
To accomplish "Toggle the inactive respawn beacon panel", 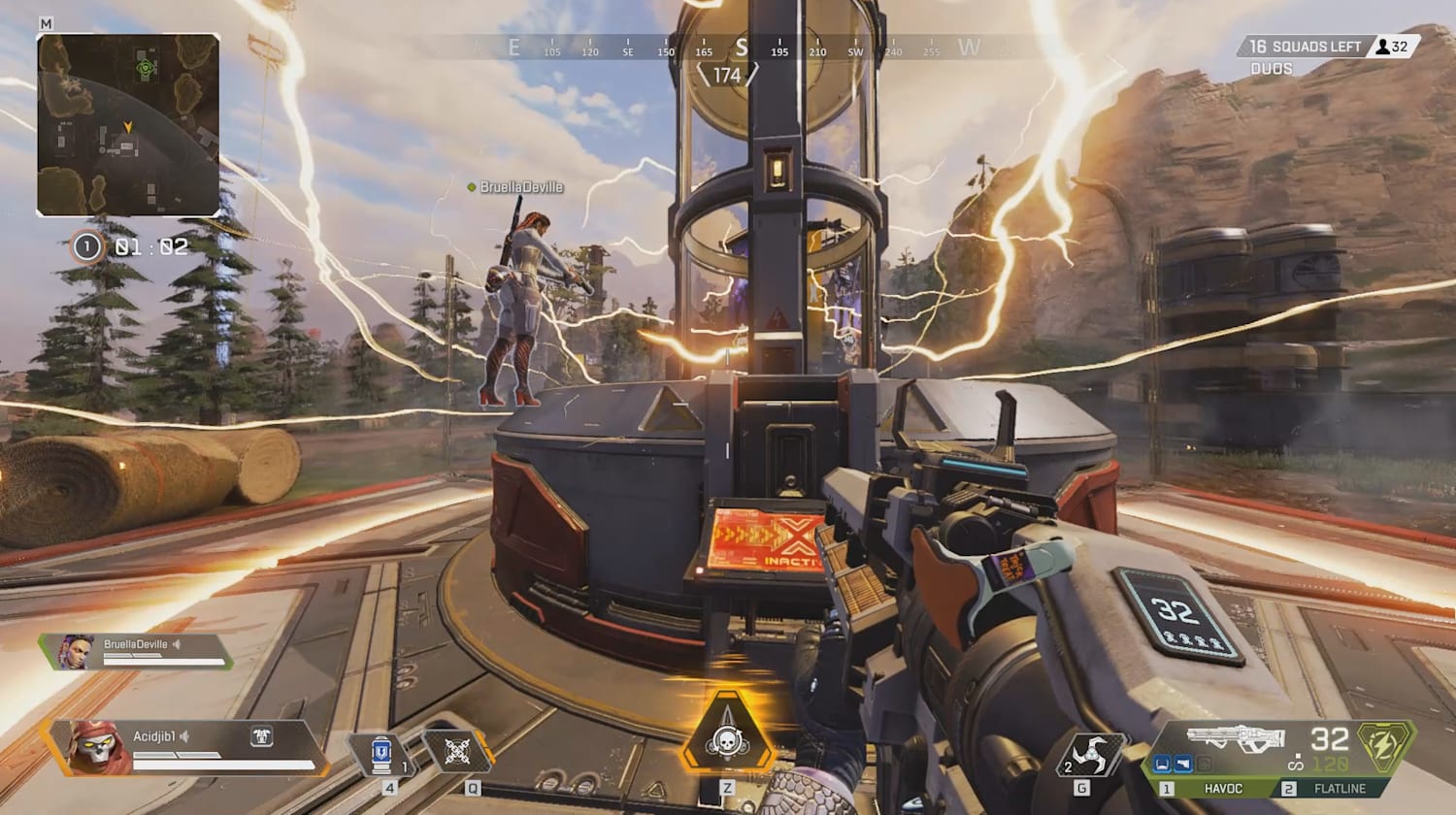I will (767, 538).
